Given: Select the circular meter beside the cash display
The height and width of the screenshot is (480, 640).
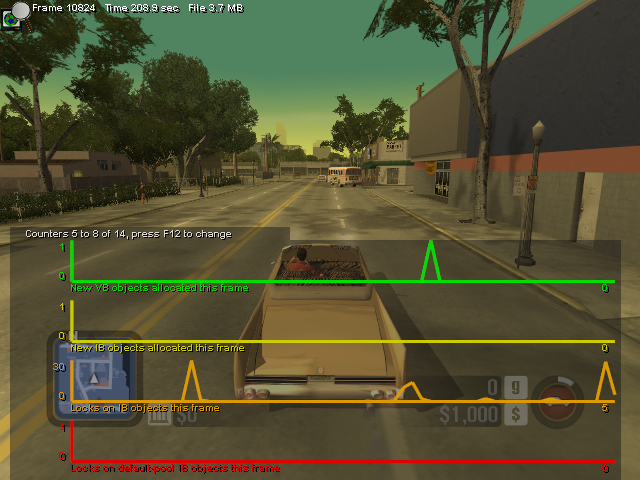Looking at the screenshot, I should point(556,400).
